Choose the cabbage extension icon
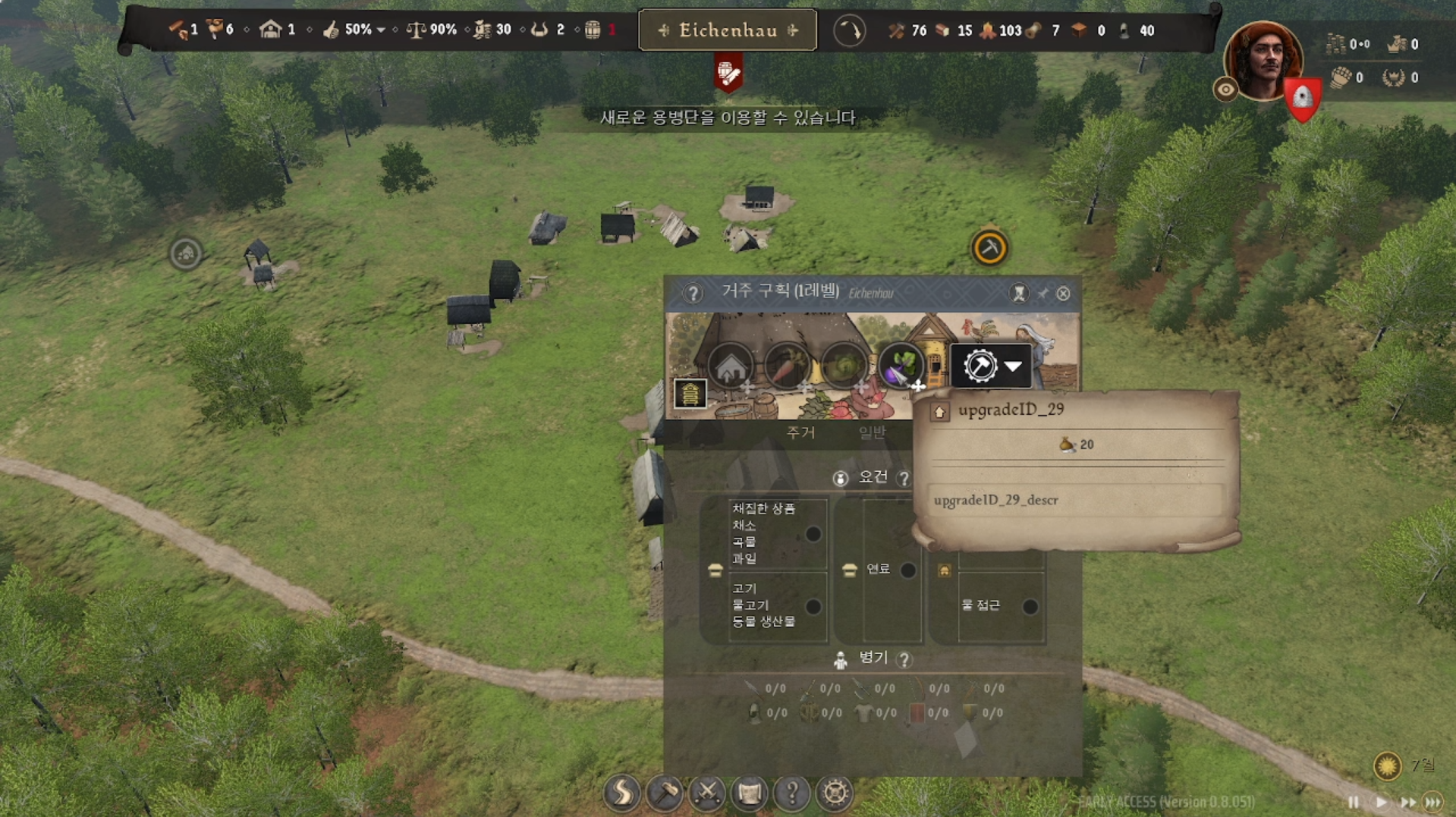 coord(843,367)
